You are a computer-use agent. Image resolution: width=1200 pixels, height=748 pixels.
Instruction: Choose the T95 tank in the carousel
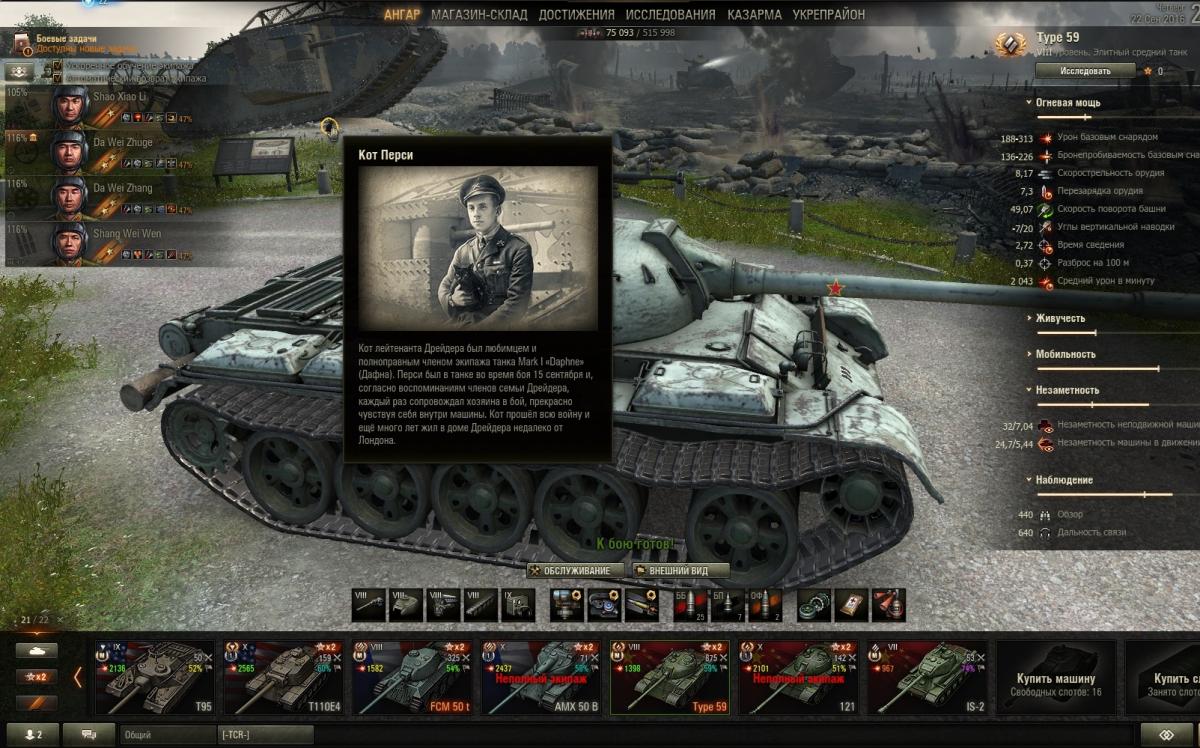[x=155, y=677]
